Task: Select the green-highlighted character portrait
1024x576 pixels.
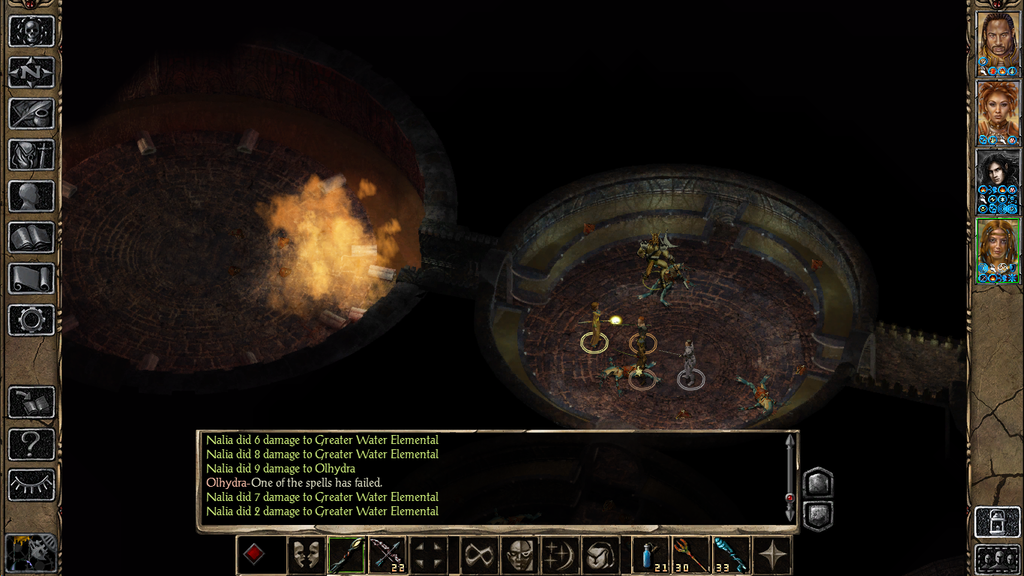Action: 997,249
